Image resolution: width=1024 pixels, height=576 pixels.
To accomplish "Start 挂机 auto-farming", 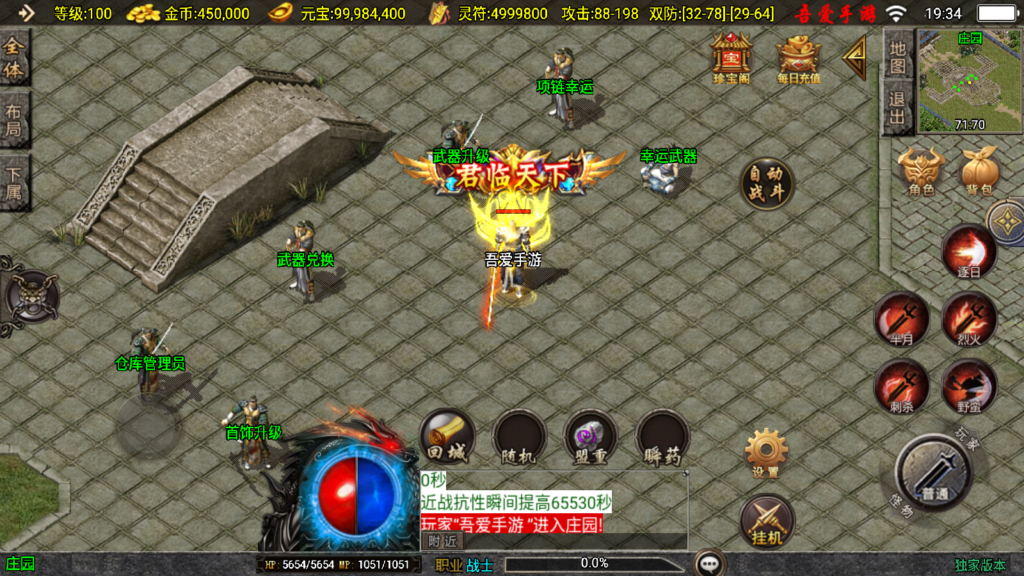I will click(x=767, y=521).
